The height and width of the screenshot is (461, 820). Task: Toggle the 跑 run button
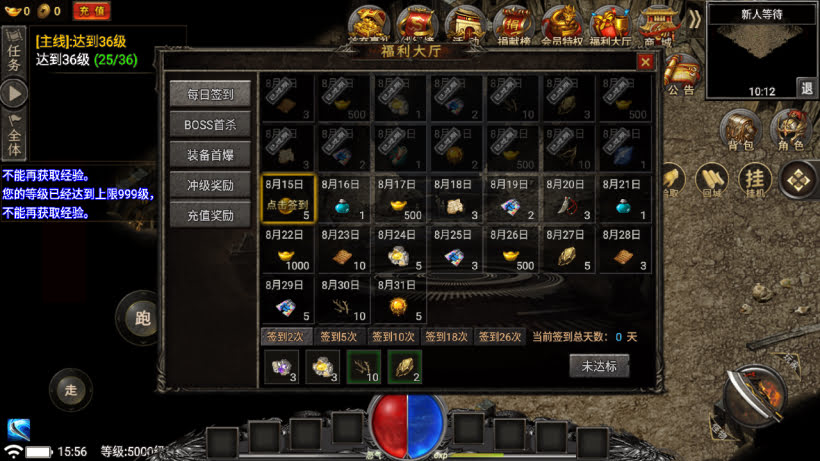(142, 318)
